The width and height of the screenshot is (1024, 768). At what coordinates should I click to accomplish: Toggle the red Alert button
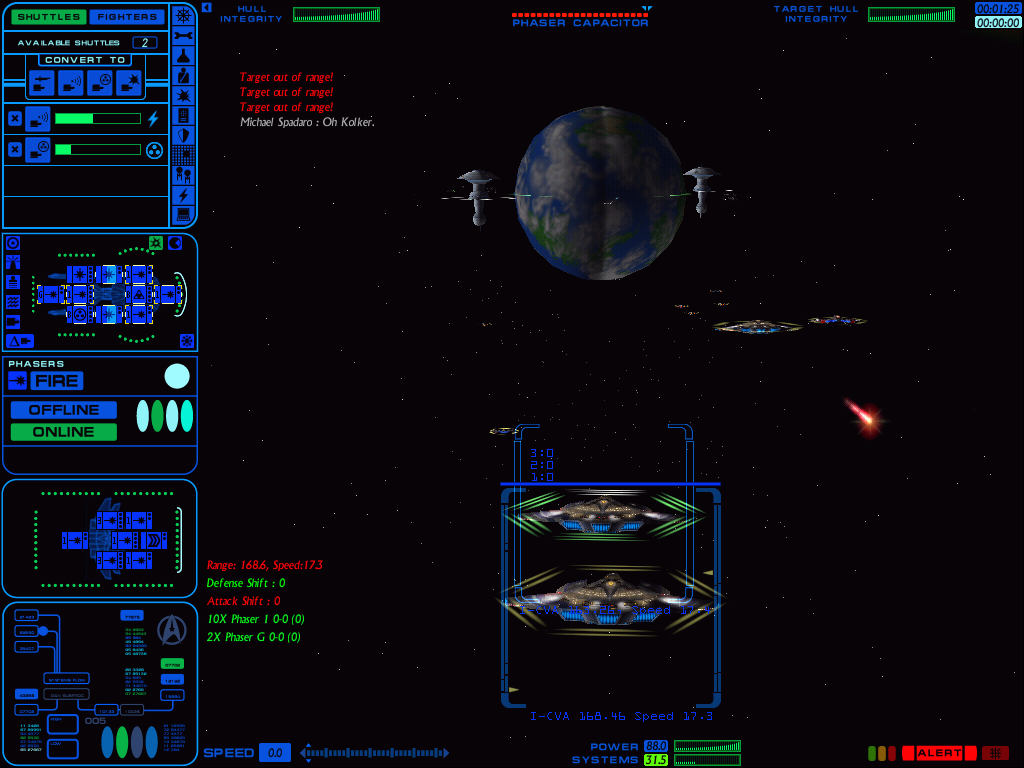point(939,753)
